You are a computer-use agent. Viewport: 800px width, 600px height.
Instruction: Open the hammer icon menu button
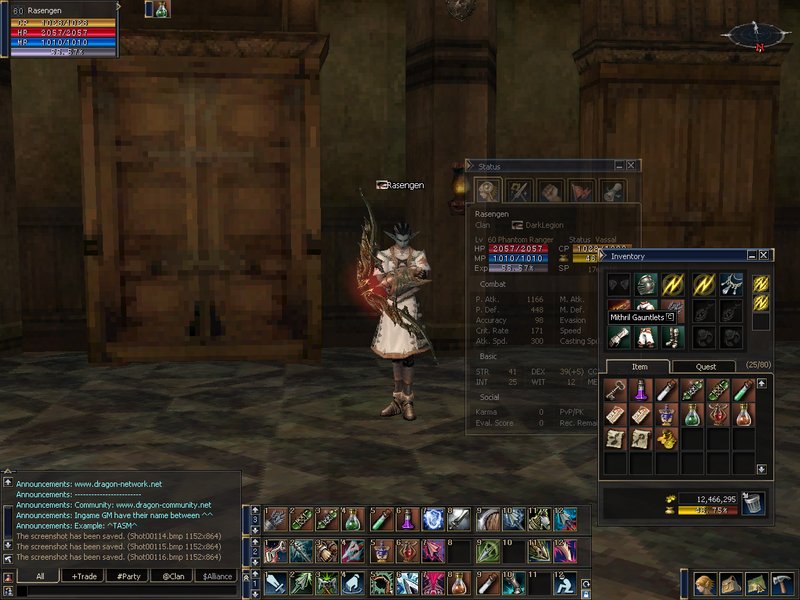[782, 584]
